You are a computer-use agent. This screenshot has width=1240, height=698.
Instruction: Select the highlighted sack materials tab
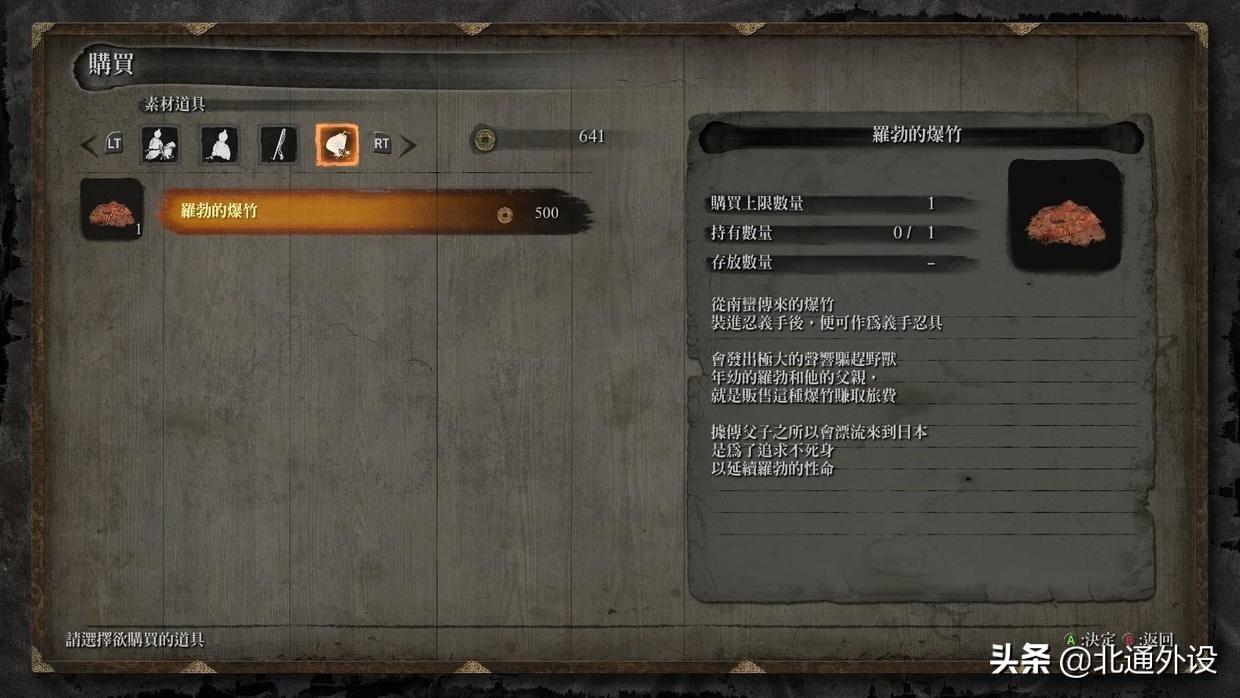point(337,145)
